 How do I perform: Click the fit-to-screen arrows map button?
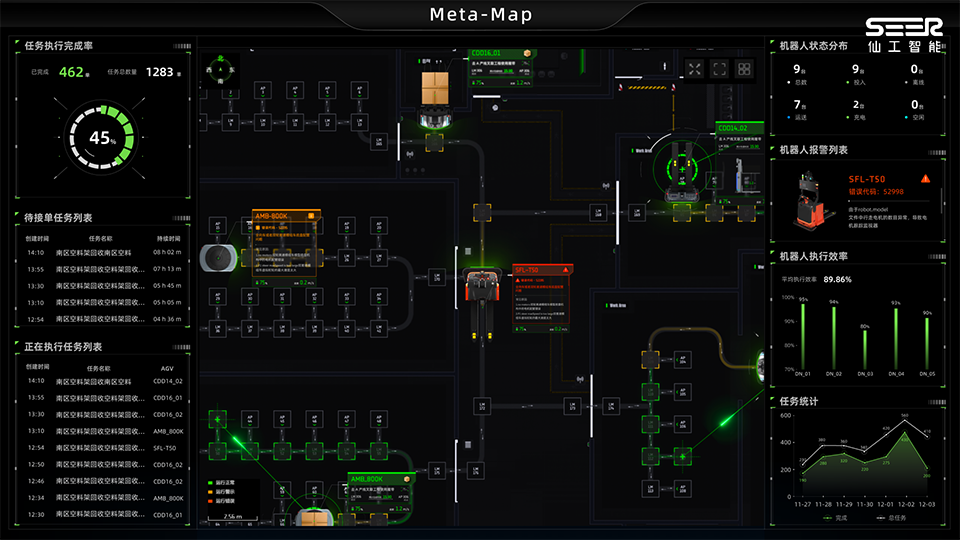[695, 69]
